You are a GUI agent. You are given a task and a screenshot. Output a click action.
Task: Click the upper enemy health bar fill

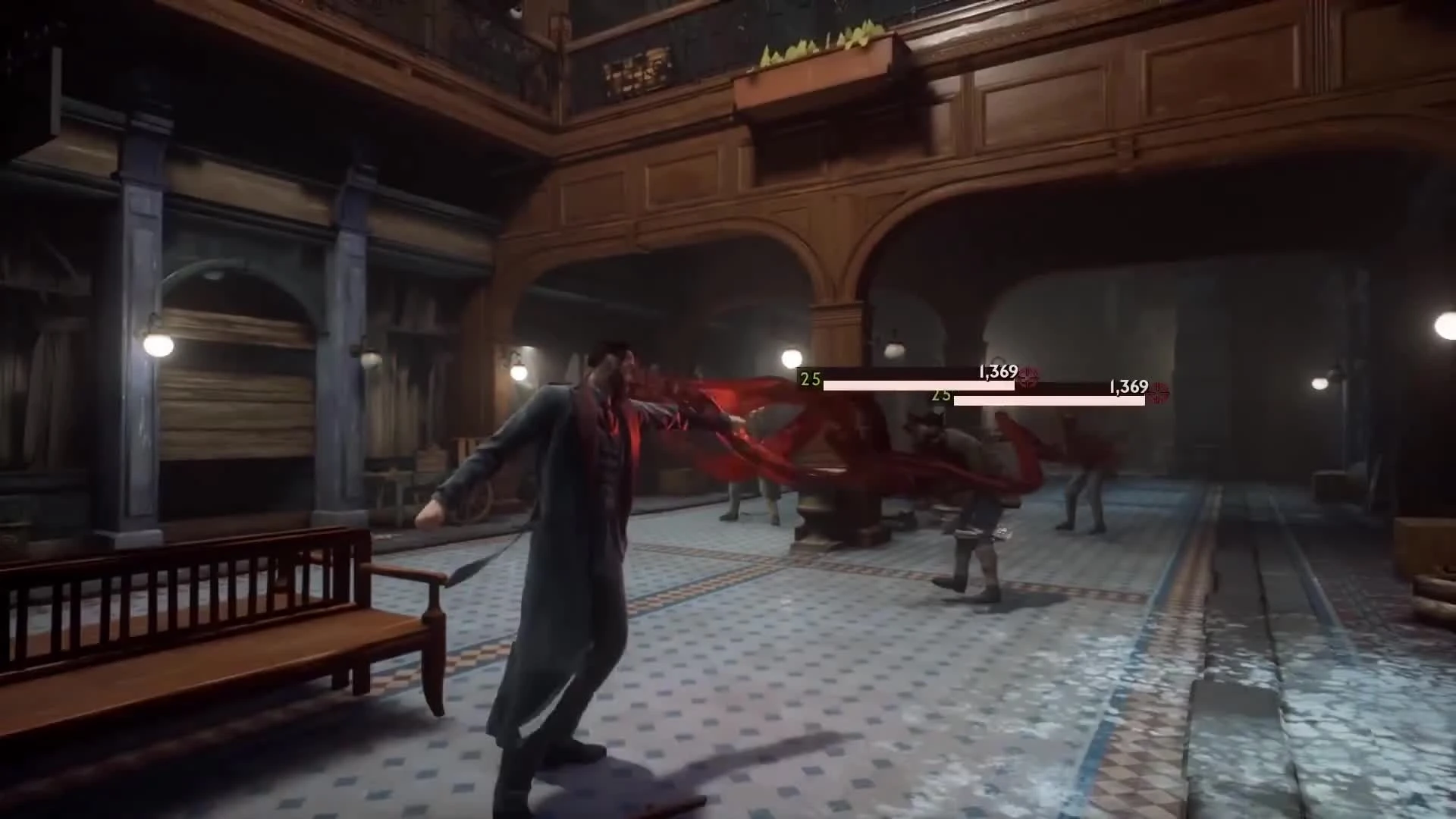(917, 385)
